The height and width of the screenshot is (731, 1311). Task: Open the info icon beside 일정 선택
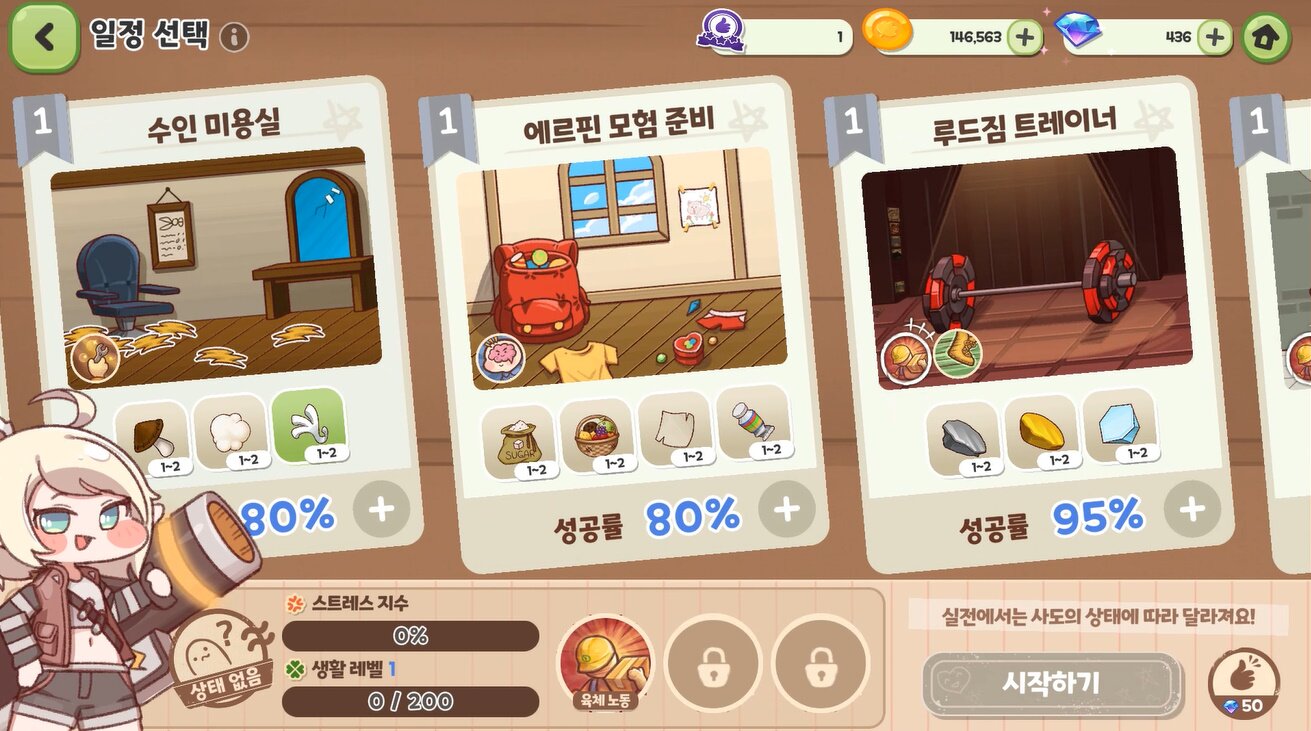(234, 38)
